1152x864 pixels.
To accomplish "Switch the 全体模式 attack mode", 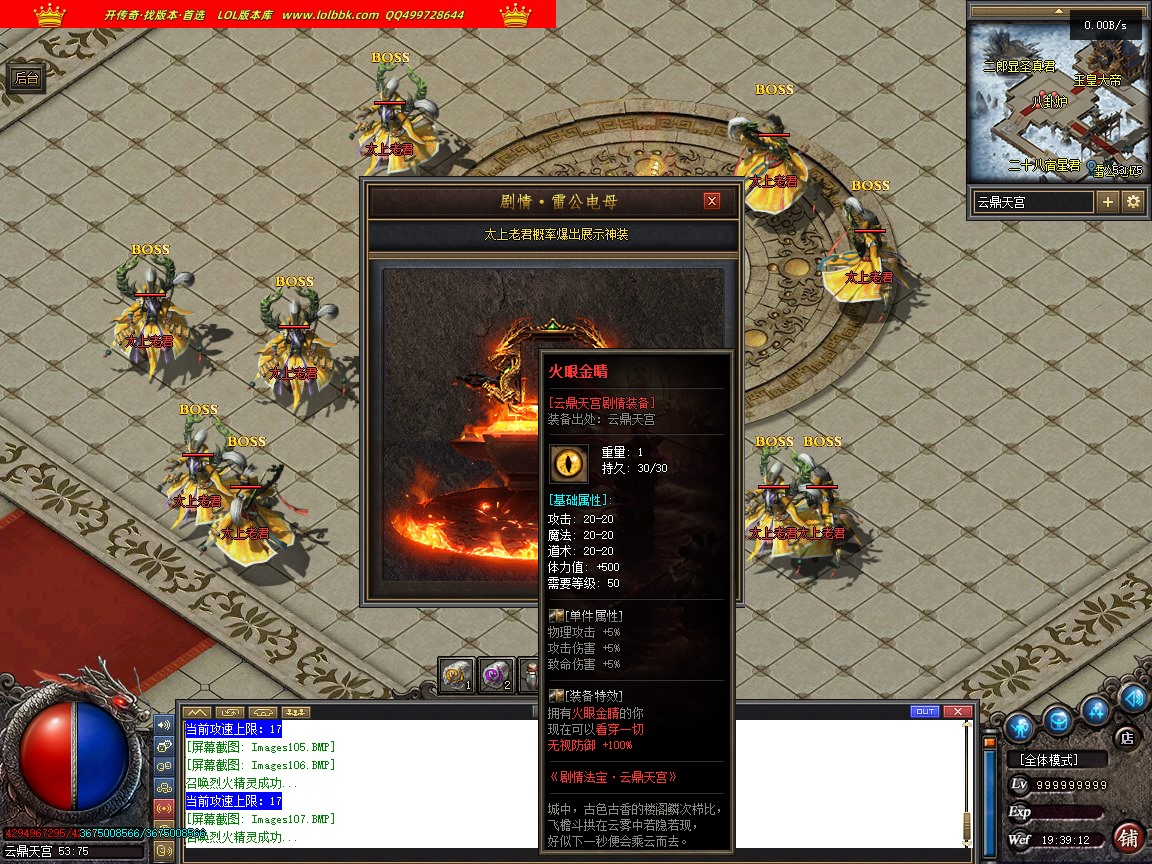I will point(1057,760).
